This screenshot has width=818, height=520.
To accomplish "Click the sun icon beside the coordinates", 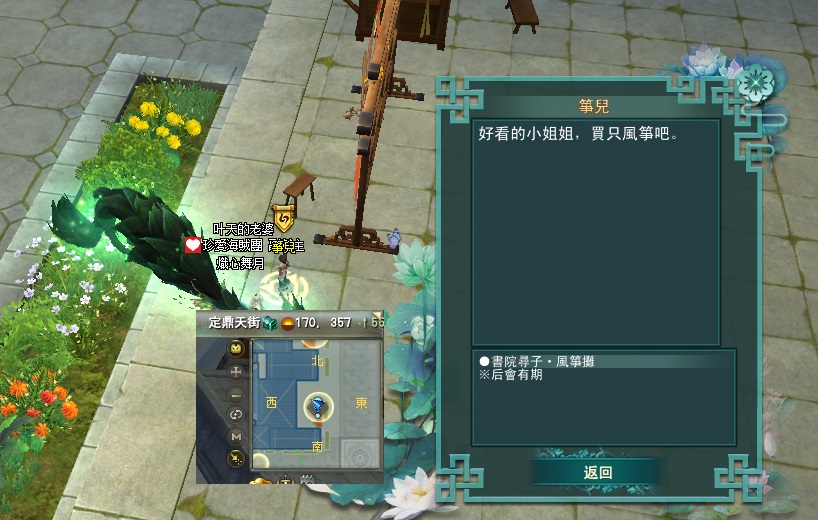I will pyautogui.click(x=286, y=323).
